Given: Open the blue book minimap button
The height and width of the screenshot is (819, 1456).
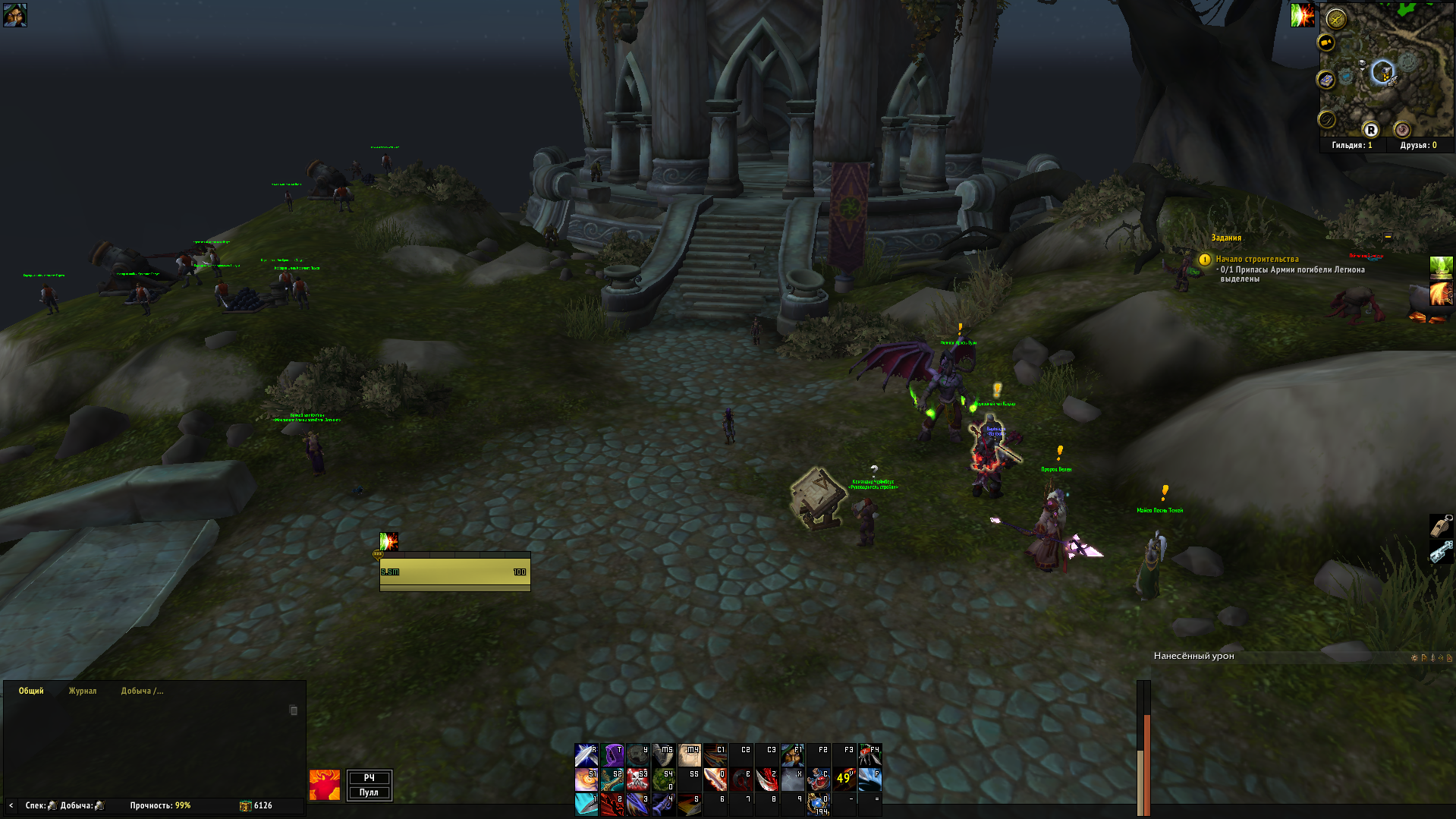Looking at the screenshot, I should pos(1325,80).
